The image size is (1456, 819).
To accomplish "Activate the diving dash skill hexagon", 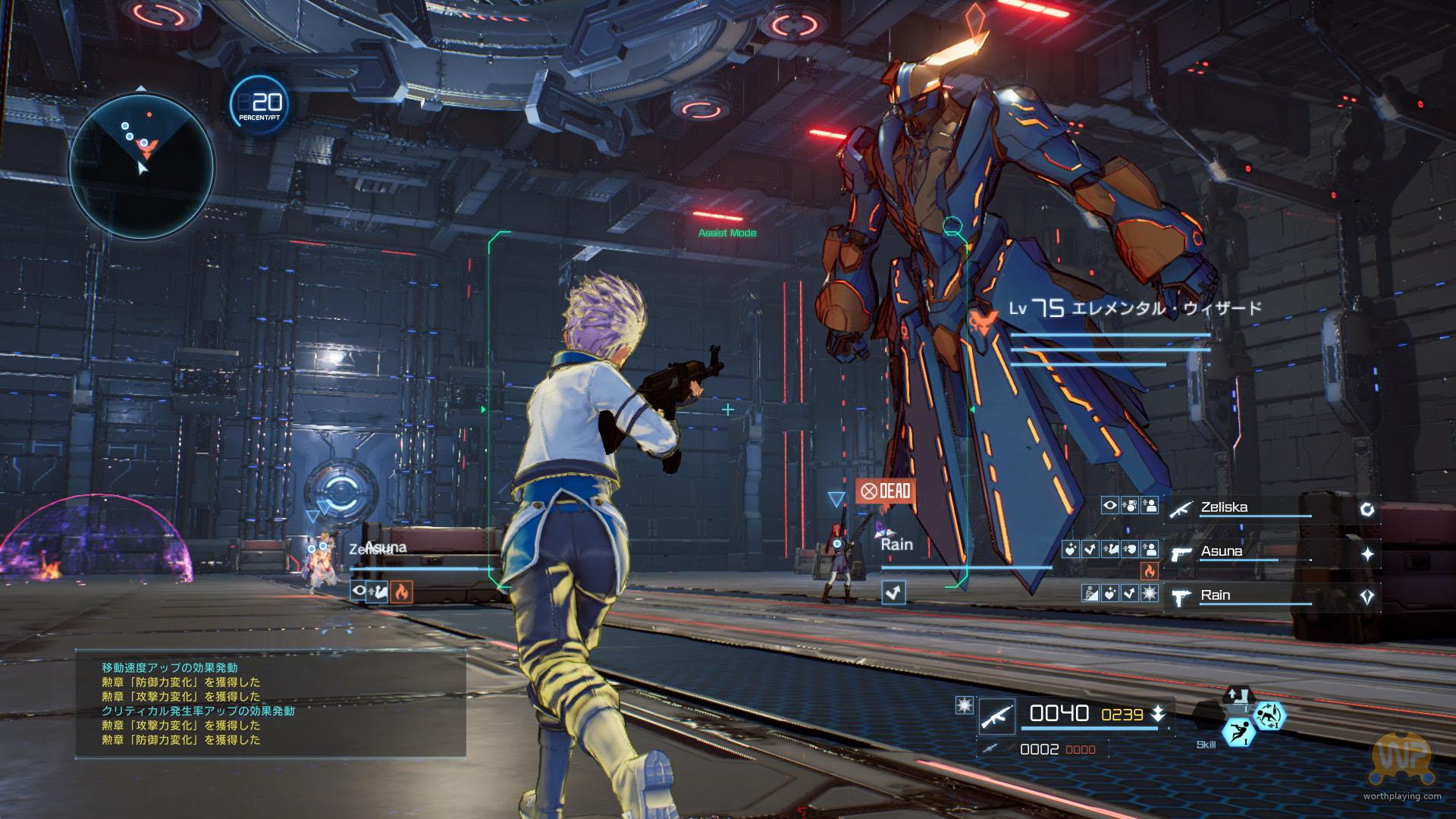I will pos(1238,734).
